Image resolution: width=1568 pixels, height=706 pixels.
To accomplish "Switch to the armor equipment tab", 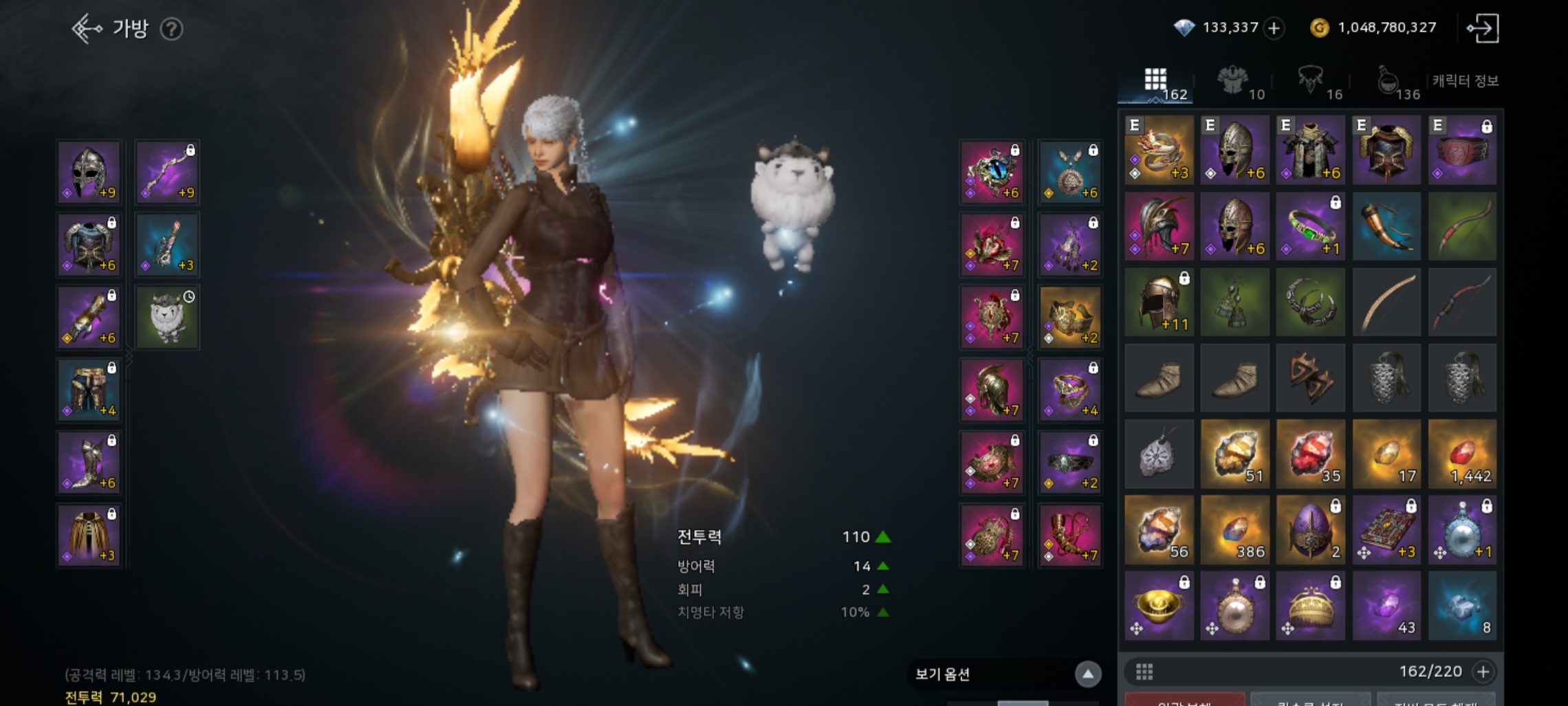I will click(x=1234, y=82).
